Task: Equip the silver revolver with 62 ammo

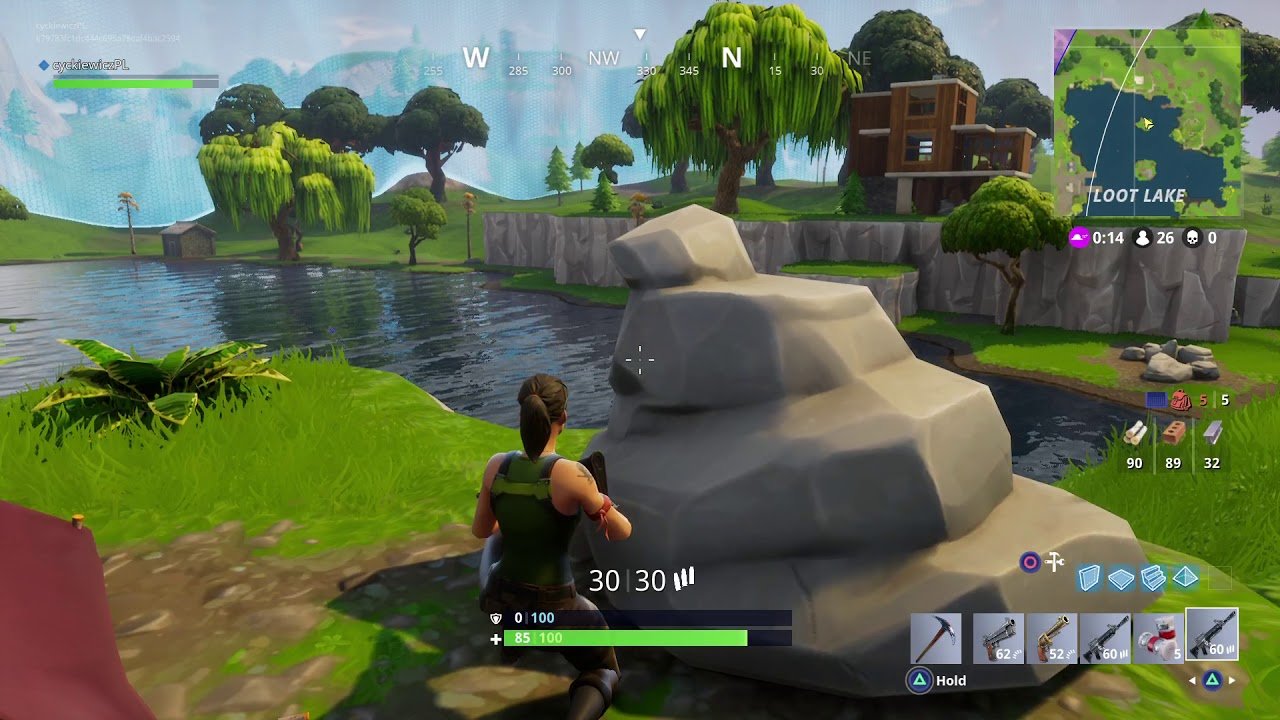Action: point(998,638)
